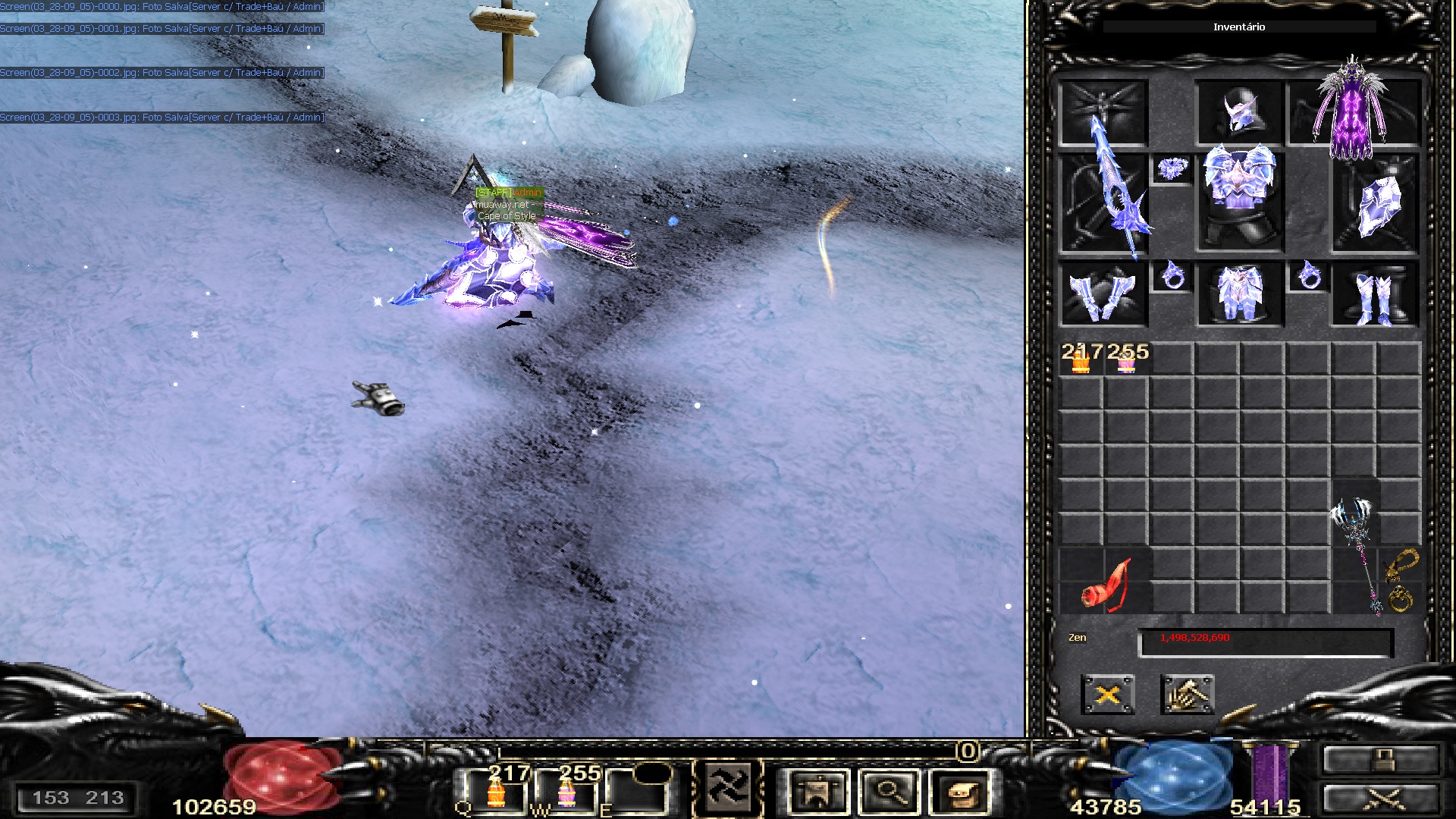Select the equipped helmet slot
Screen dimensions: 1456x819
coord(1239,113)
